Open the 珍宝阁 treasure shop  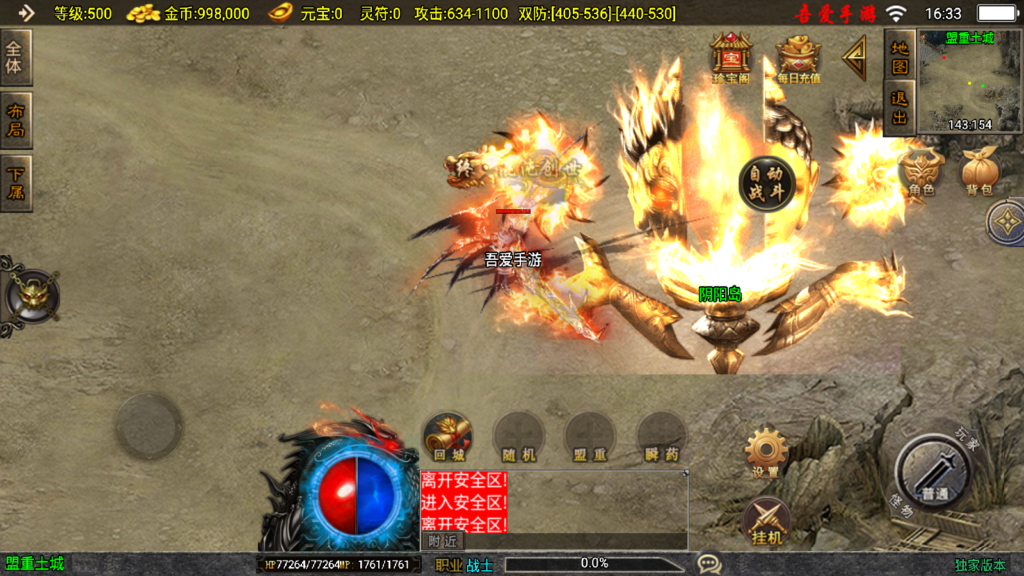pos(731,58)
